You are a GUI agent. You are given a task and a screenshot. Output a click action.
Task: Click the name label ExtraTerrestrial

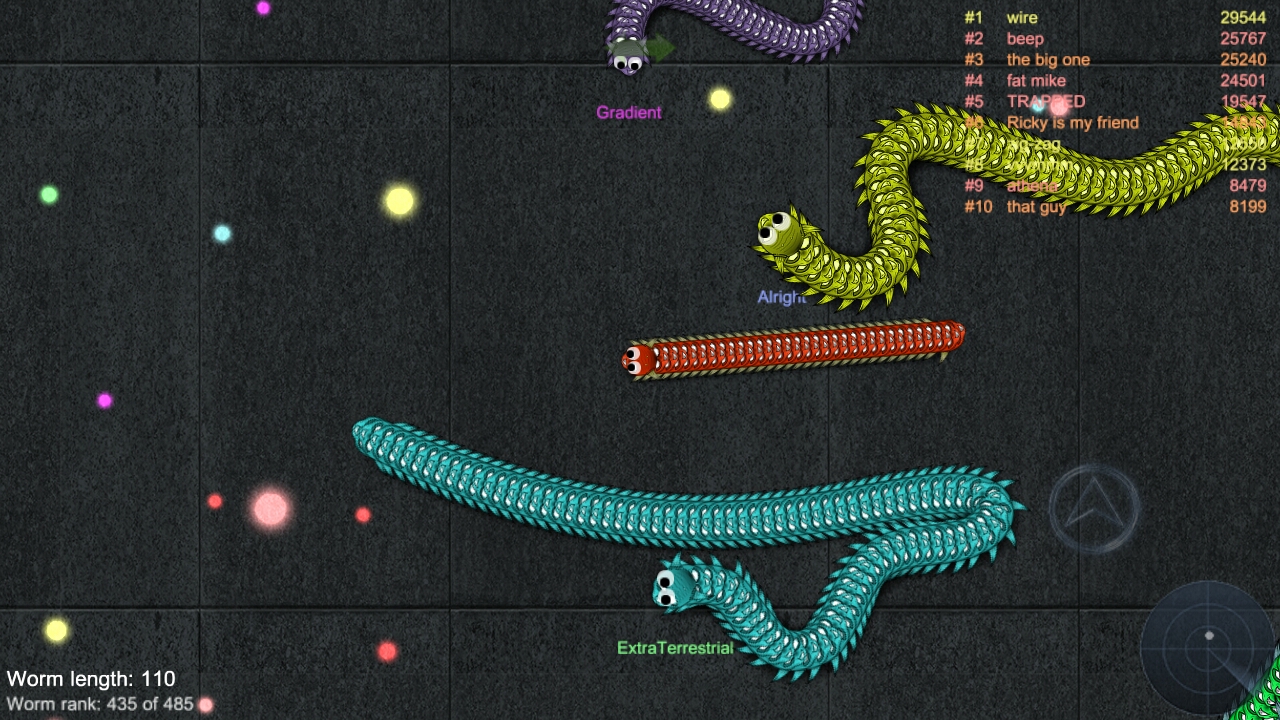pyautogui.click(x=675, y=647)
